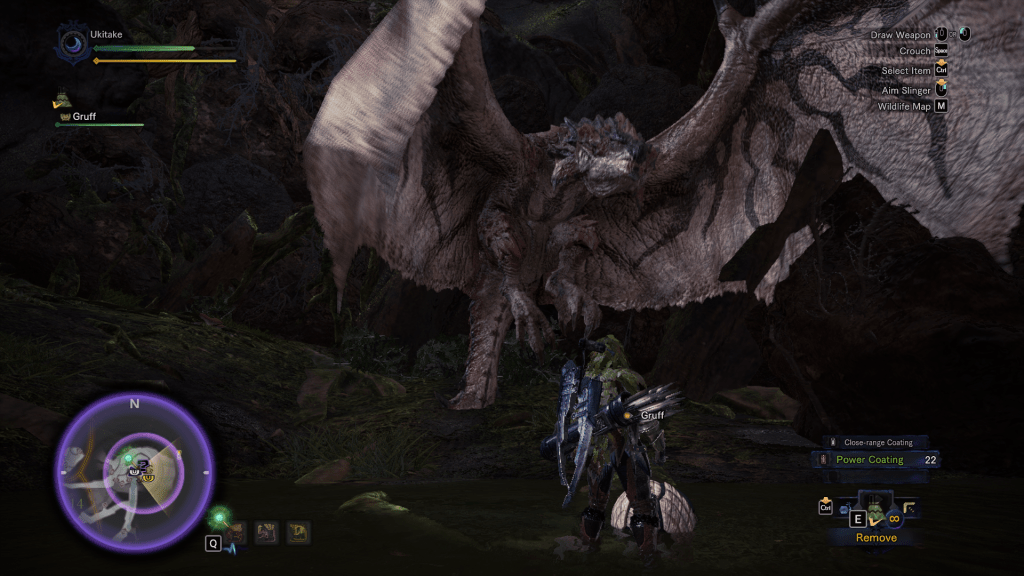The image size is (1024, 576).
Task: Select the first monster tracker icon
Action: point(237,533)
